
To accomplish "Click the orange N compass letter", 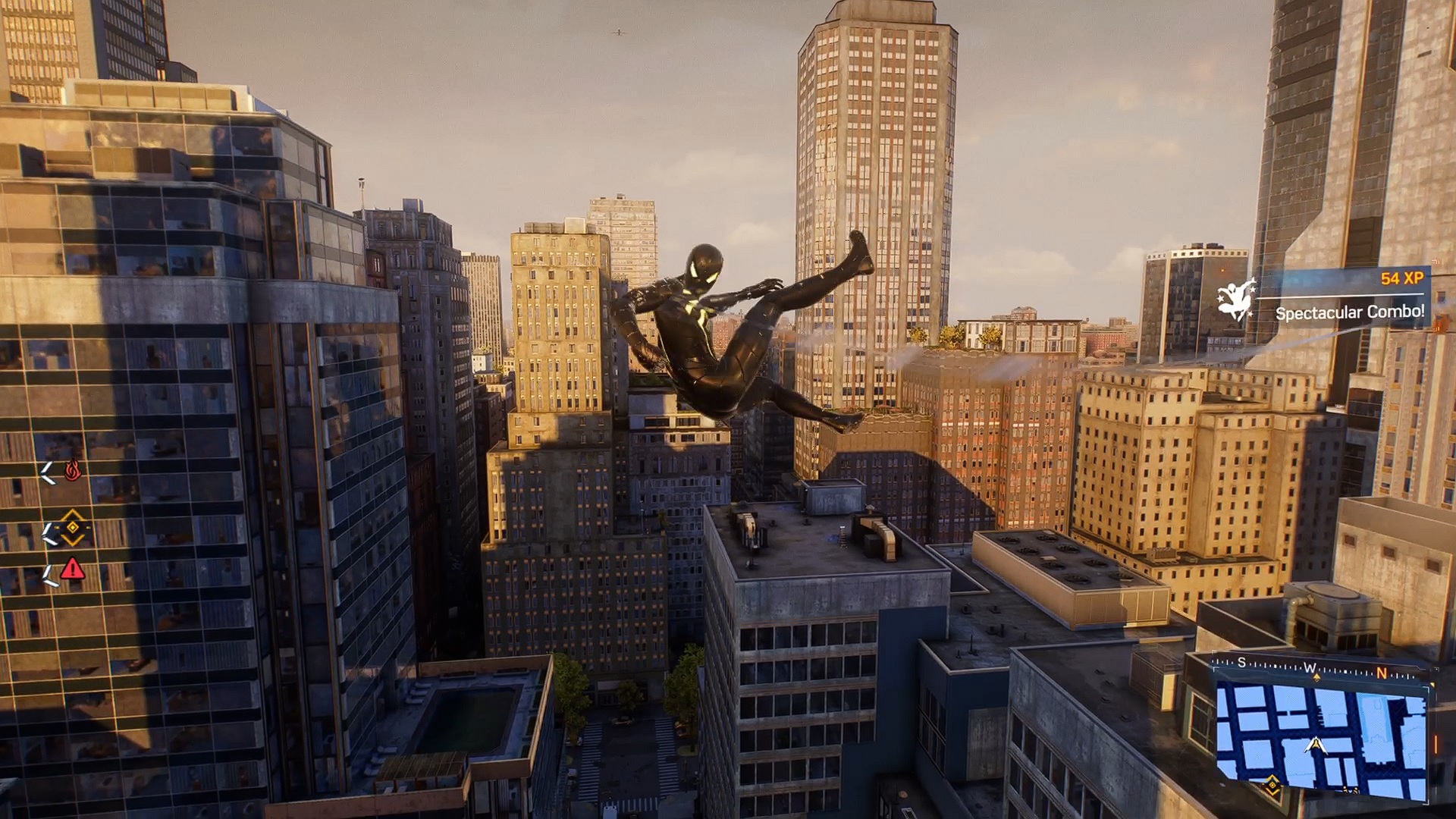I will coord(1382,673).
